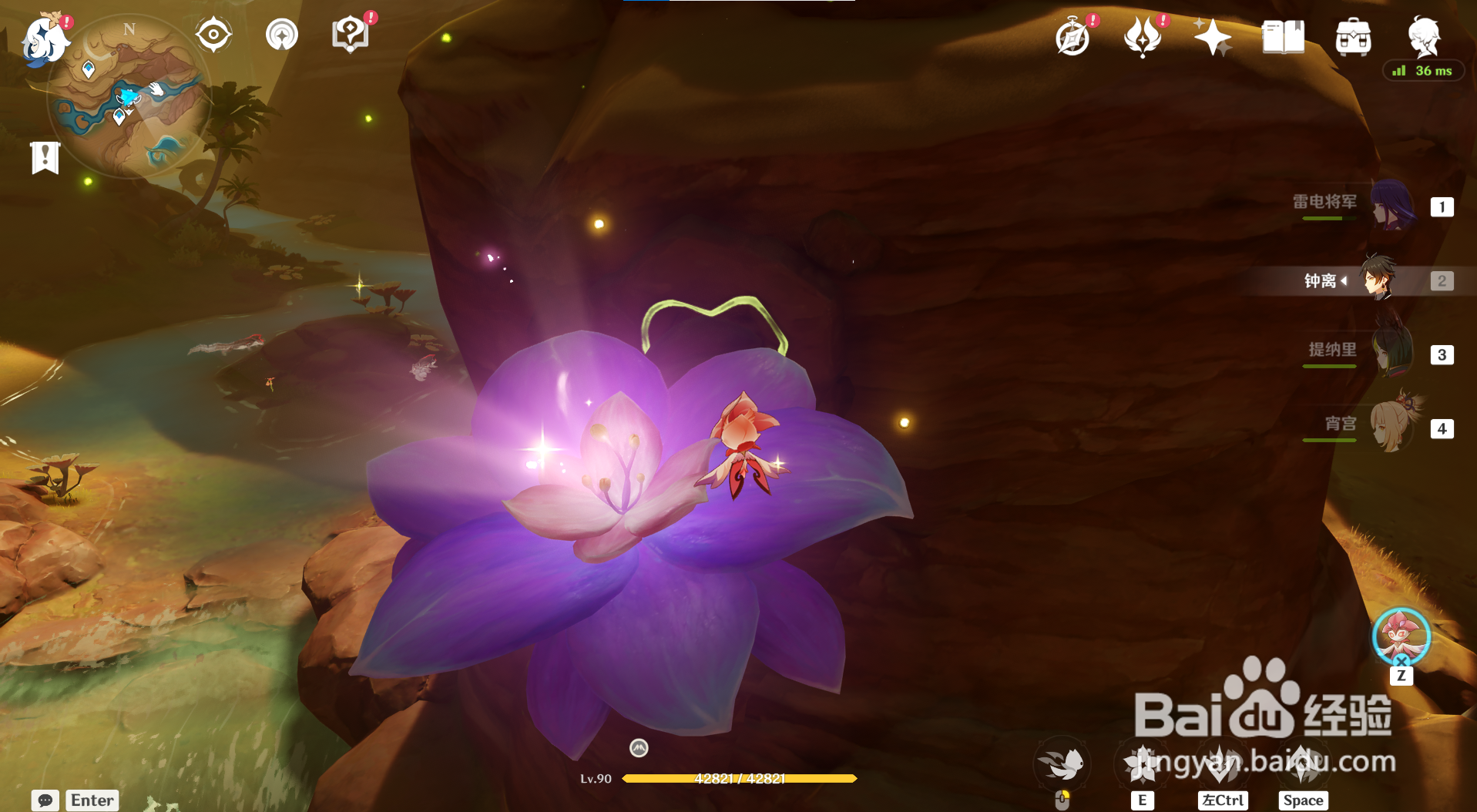Image resolution: width=1477 pixels, height=812 pixels.
Task: Switch to party member 提纳里
Action: coord(1391,354)
